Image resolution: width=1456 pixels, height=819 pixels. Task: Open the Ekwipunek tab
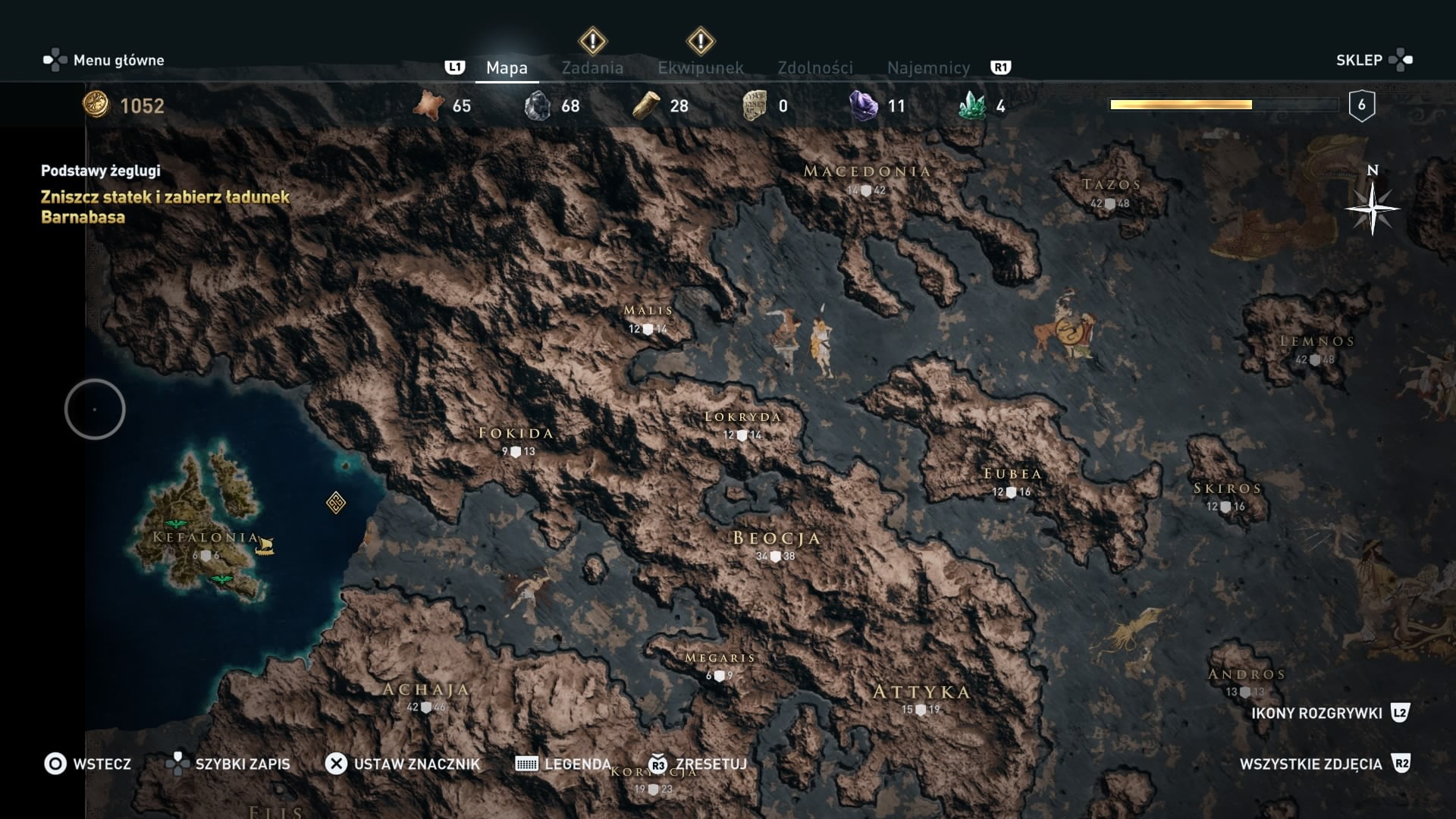tap(700, 67)
